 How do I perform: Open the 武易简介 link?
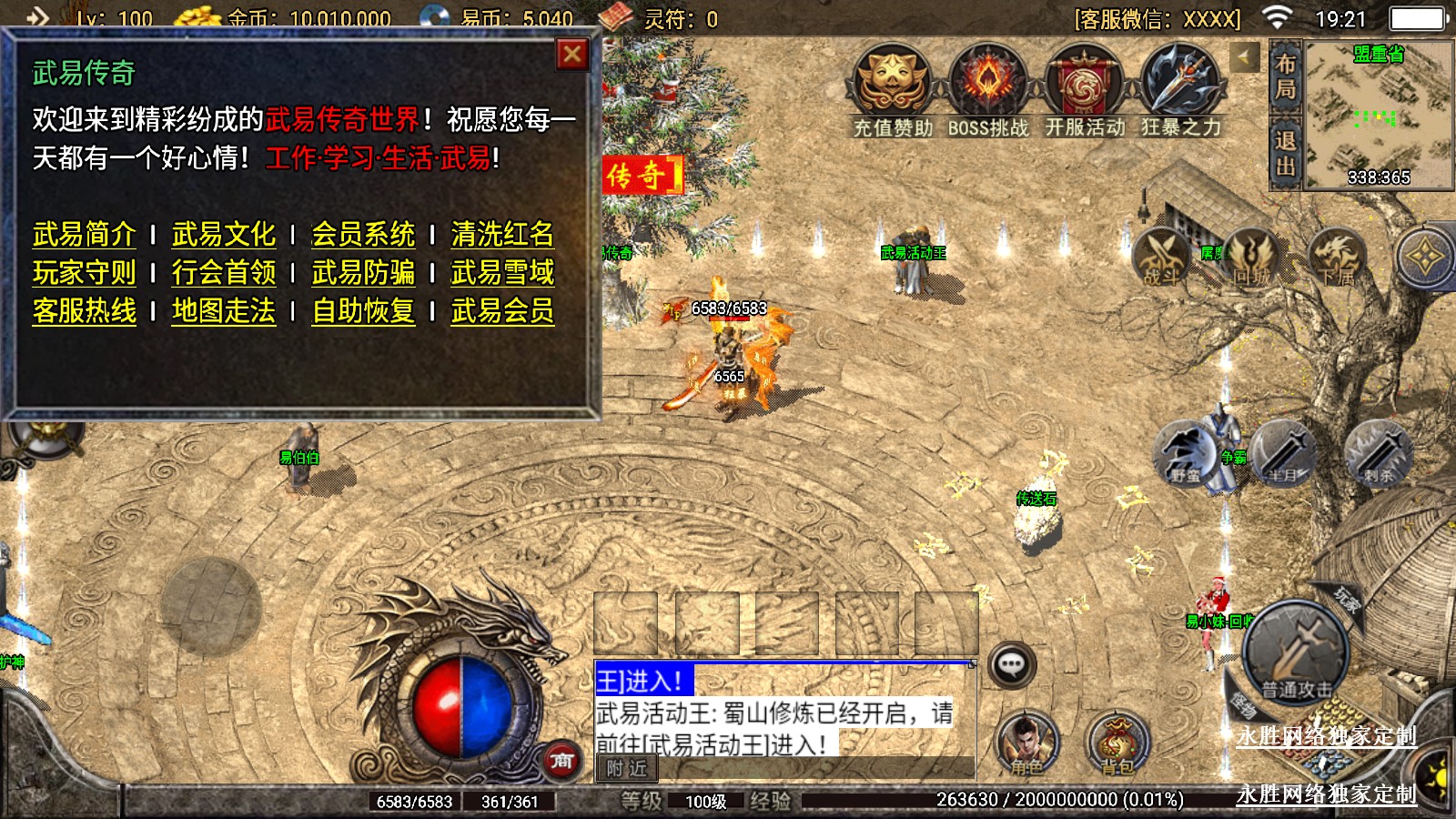coord(84,235)
